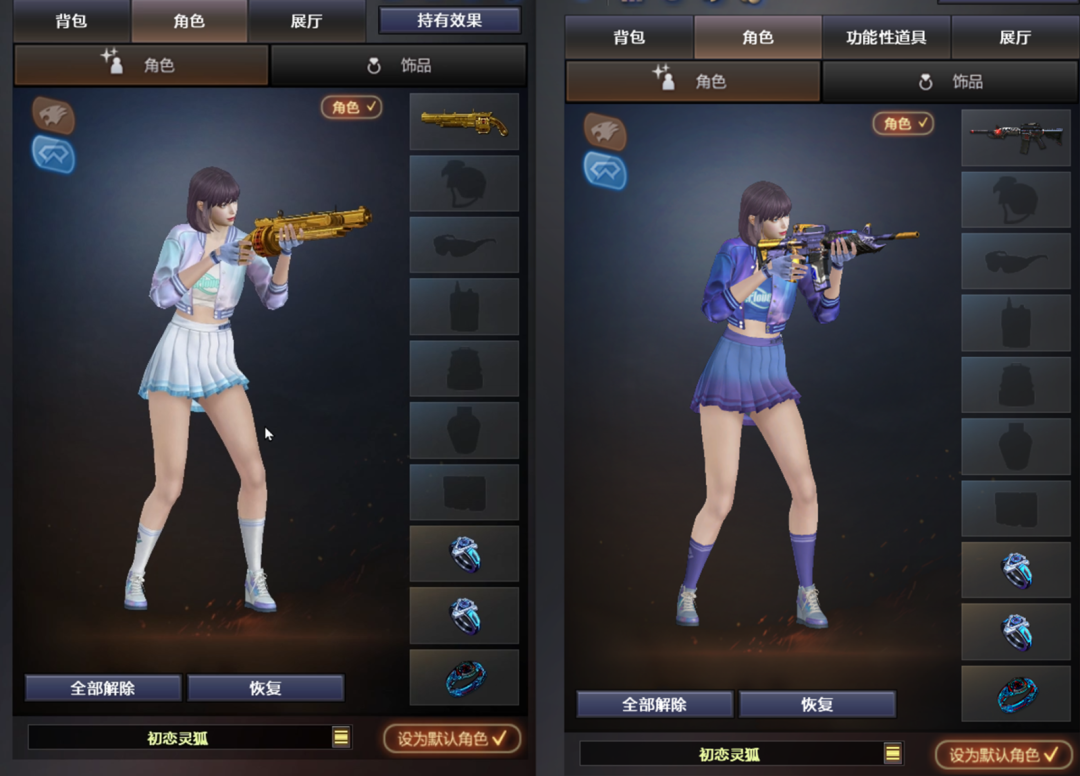Open the 初恋灵狐 dropdown below purple-skirt character
This screenshot has height=776, width=1080.
pyautogui.click(x=893, y=754)
